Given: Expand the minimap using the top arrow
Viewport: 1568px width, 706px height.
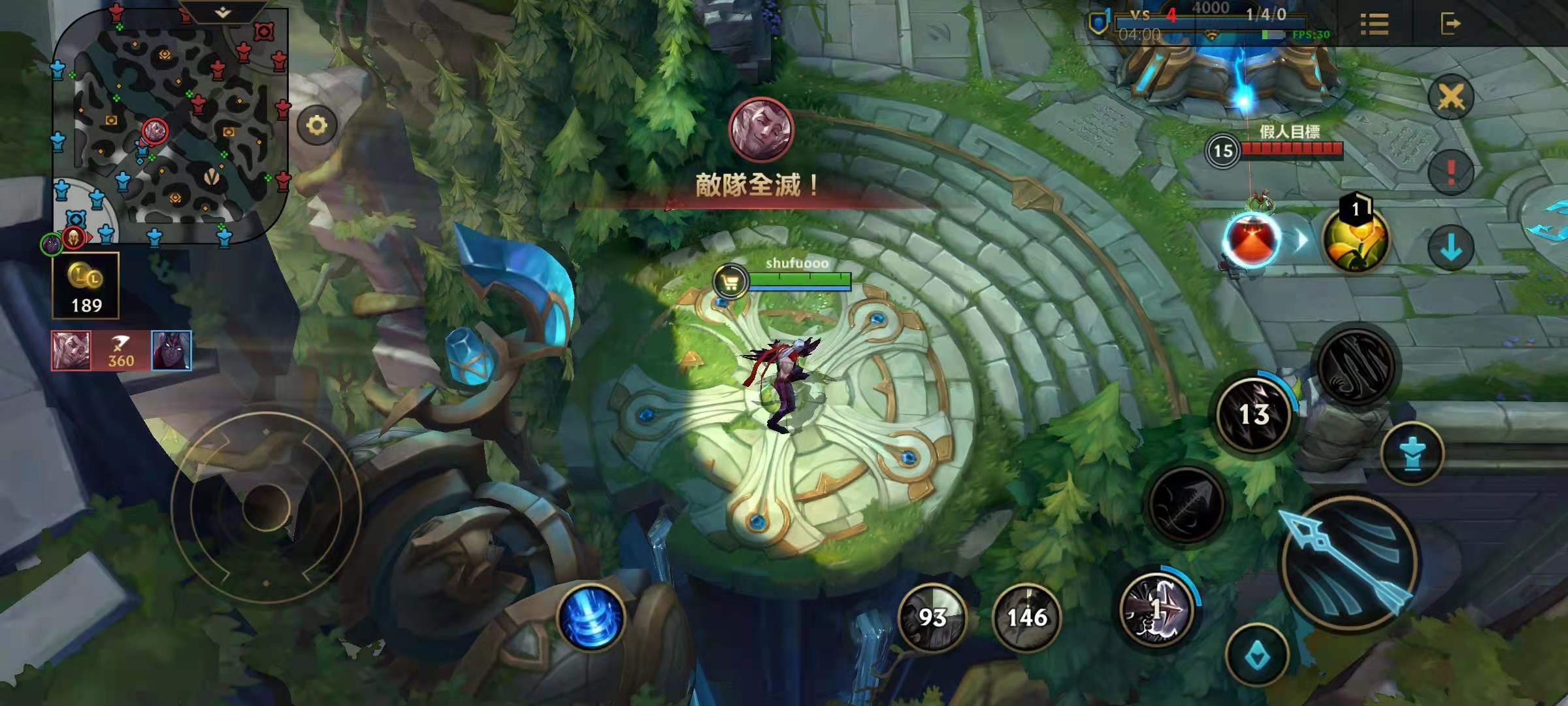Looking at the screenshot, I should [223, 12].
